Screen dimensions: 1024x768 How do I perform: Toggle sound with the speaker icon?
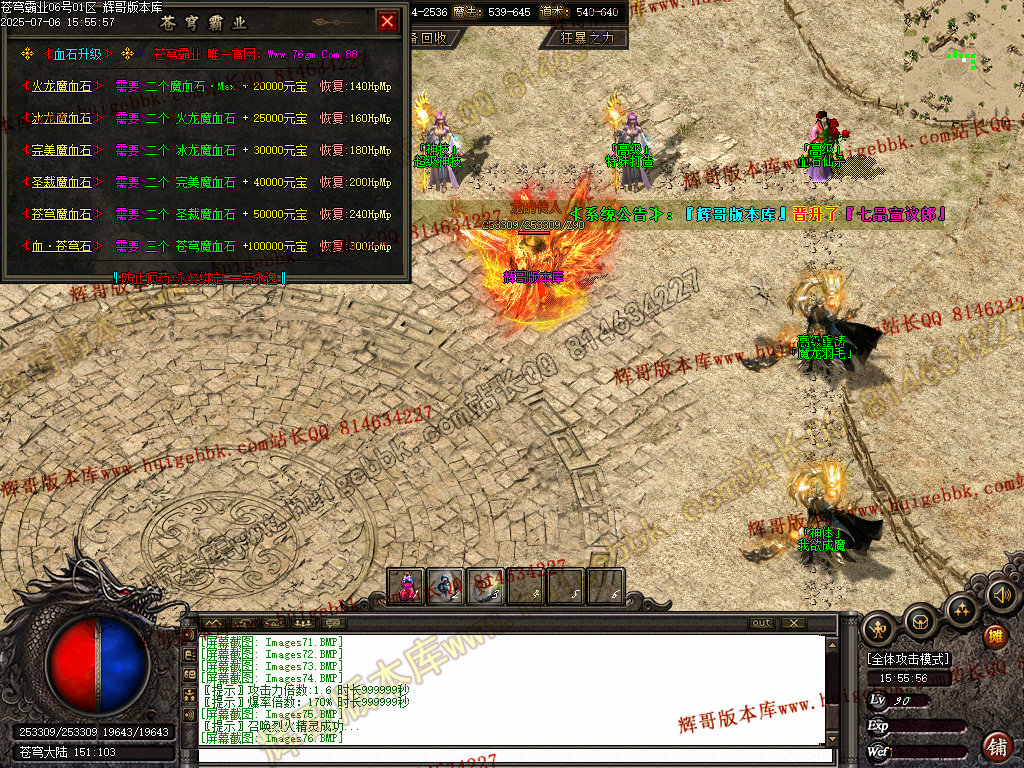[x=1000, y=596]
